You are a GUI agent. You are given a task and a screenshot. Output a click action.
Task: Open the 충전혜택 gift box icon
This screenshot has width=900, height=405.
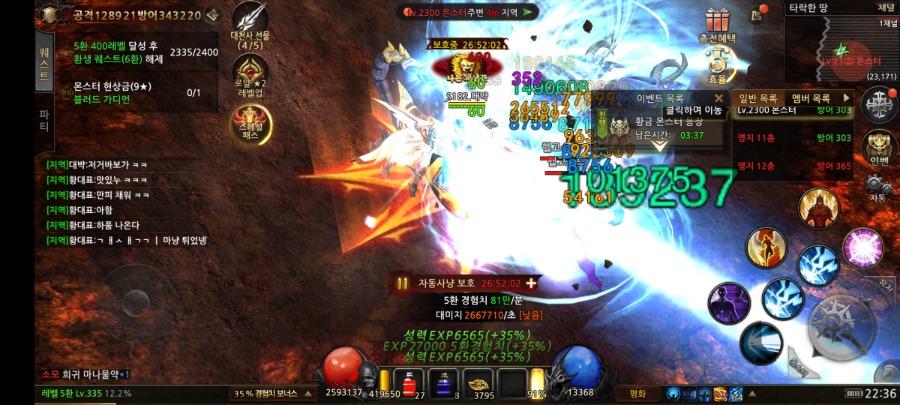[x=715, y=22]
